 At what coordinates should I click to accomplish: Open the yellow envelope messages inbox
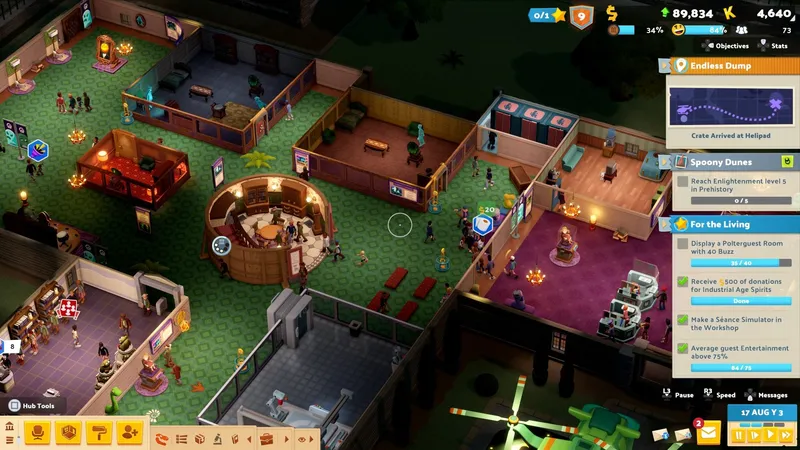(709, 432)
